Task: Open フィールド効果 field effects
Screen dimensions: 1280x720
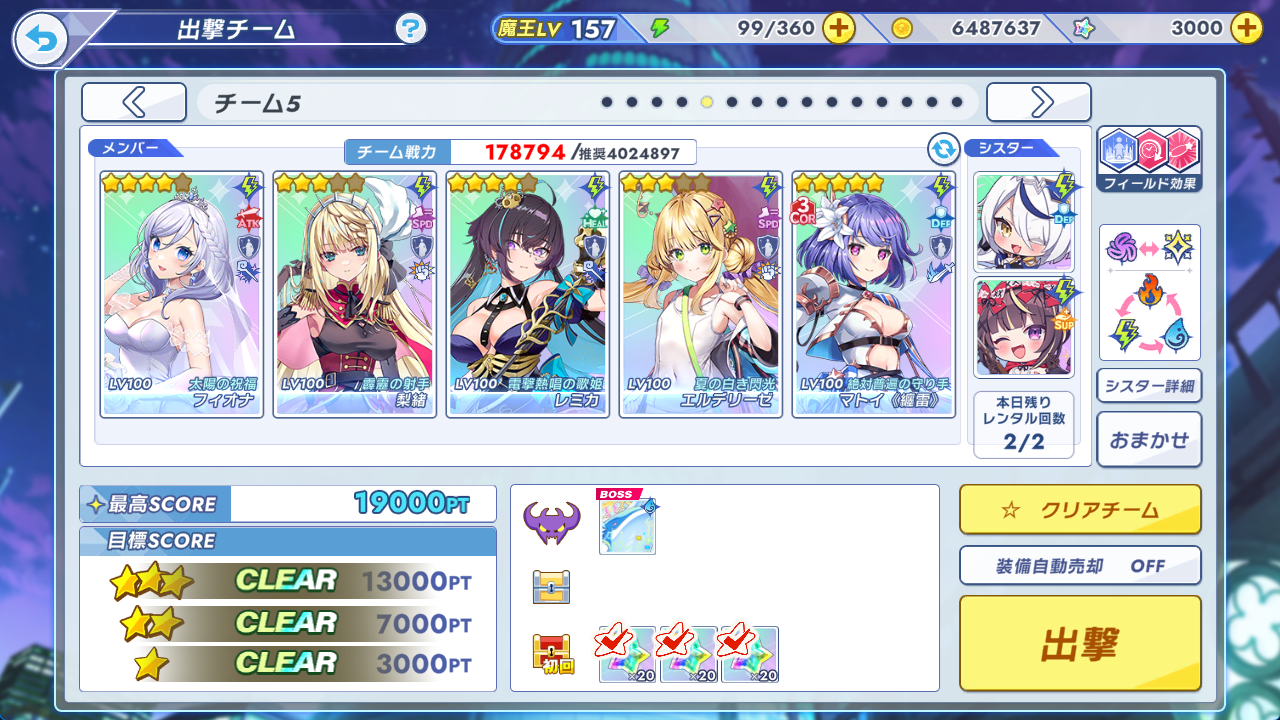Action: pyautogui.click(x=1149, y=159)
